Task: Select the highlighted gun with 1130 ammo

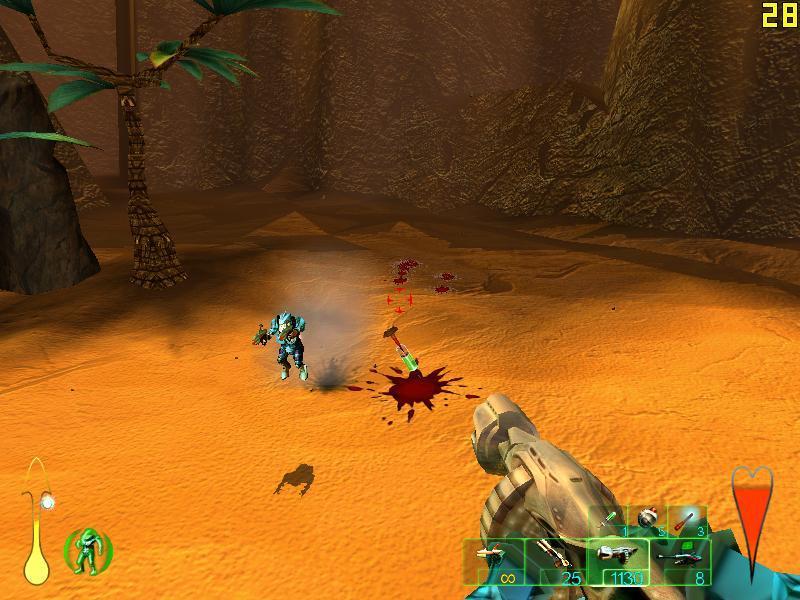Action: (617, 562)
